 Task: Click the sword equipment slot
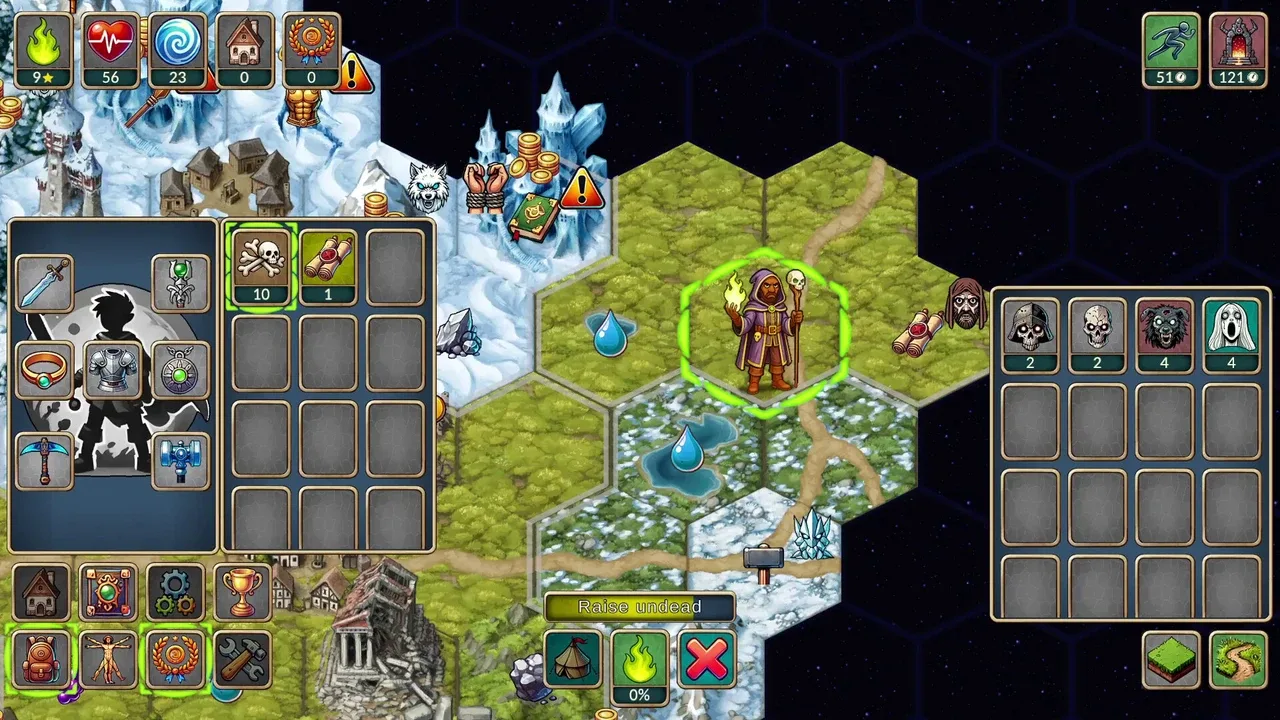(44, 284)
